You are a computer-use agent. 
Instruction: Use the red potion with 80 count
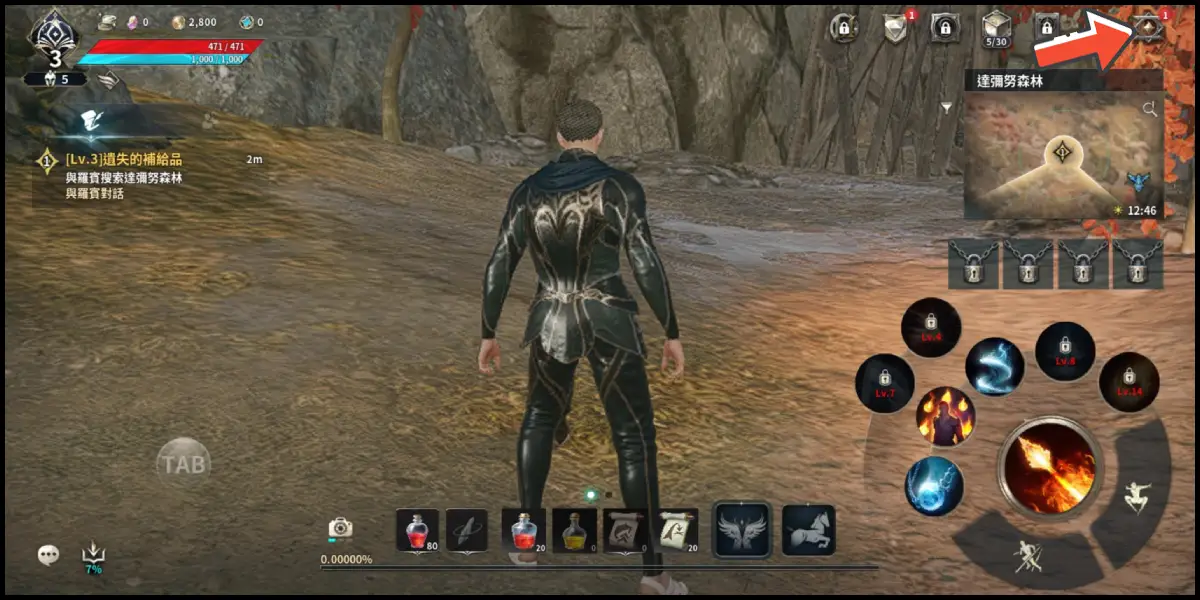tap(417, 530)
